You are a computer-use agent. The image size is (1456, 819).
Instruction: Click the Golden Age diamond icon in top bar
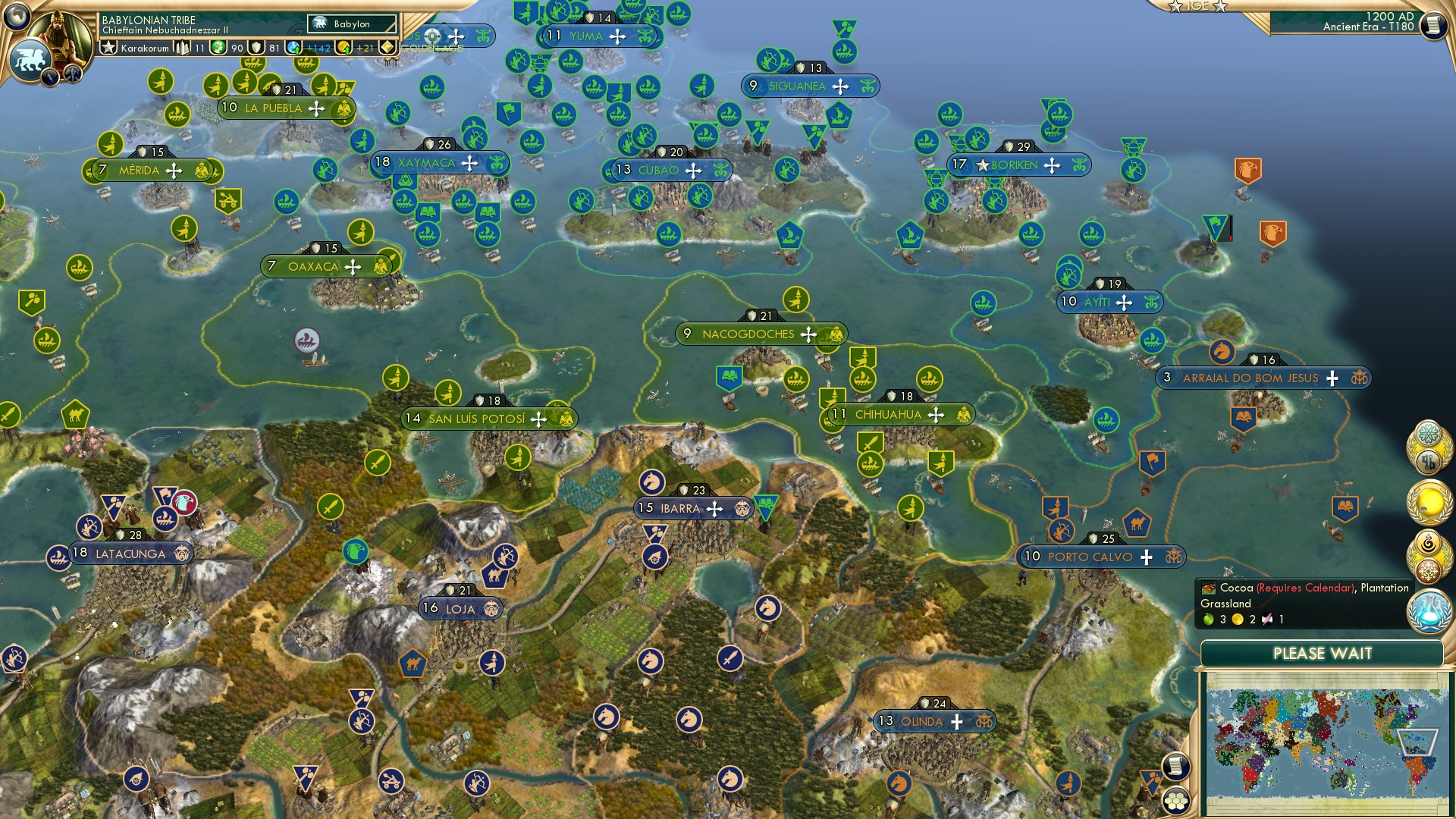click(387, 45)
